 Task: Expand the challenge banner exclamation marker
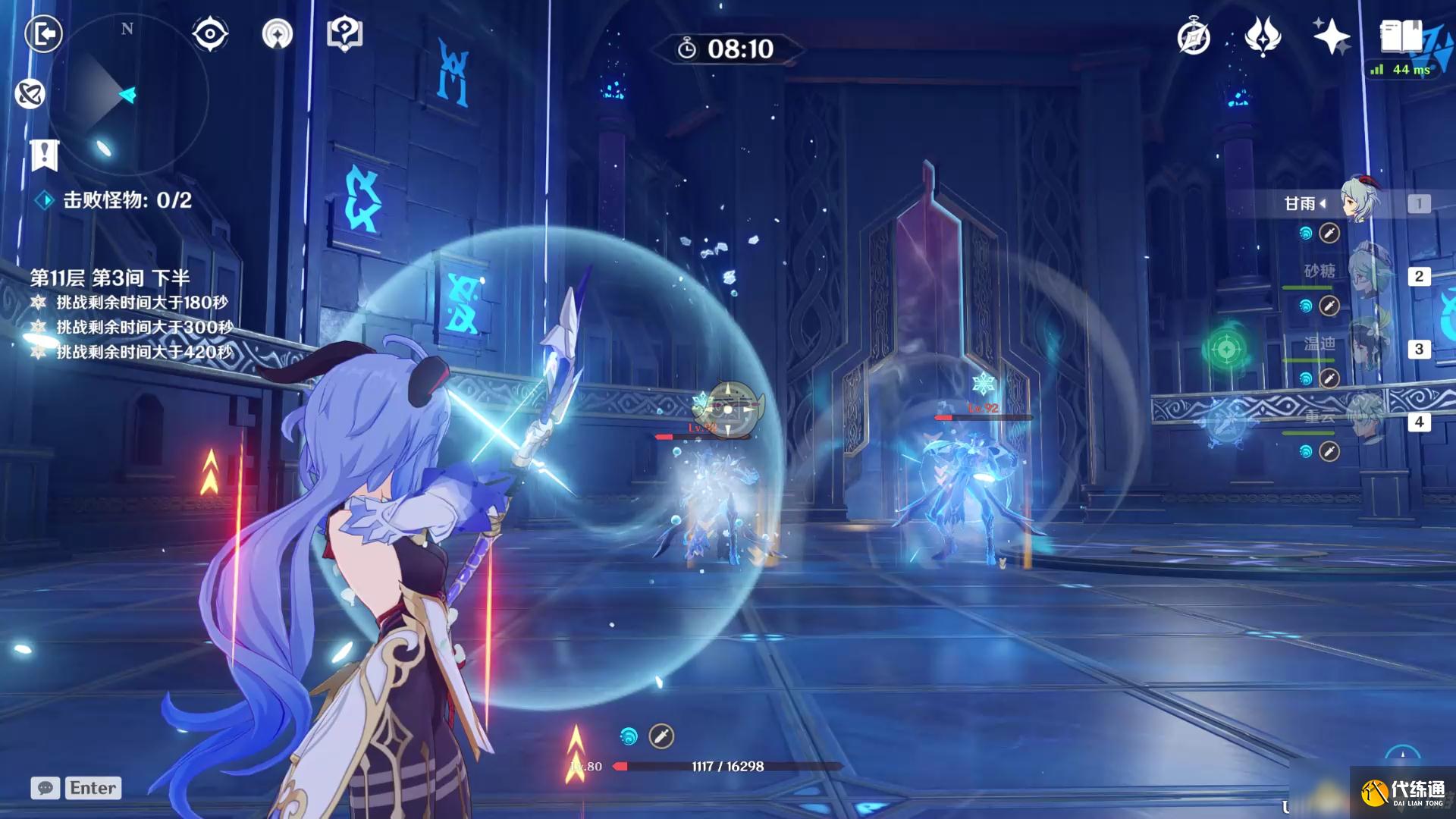click(x=45, y=154)
